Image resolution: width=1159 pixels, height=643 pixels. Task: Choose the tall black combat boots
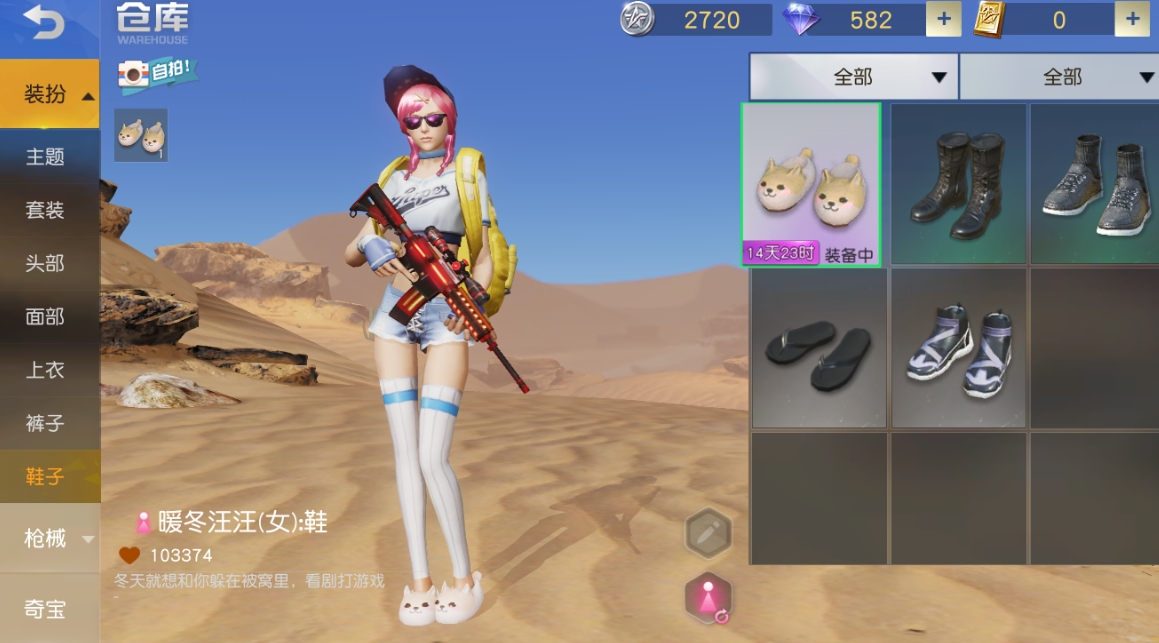pos(958,184)
